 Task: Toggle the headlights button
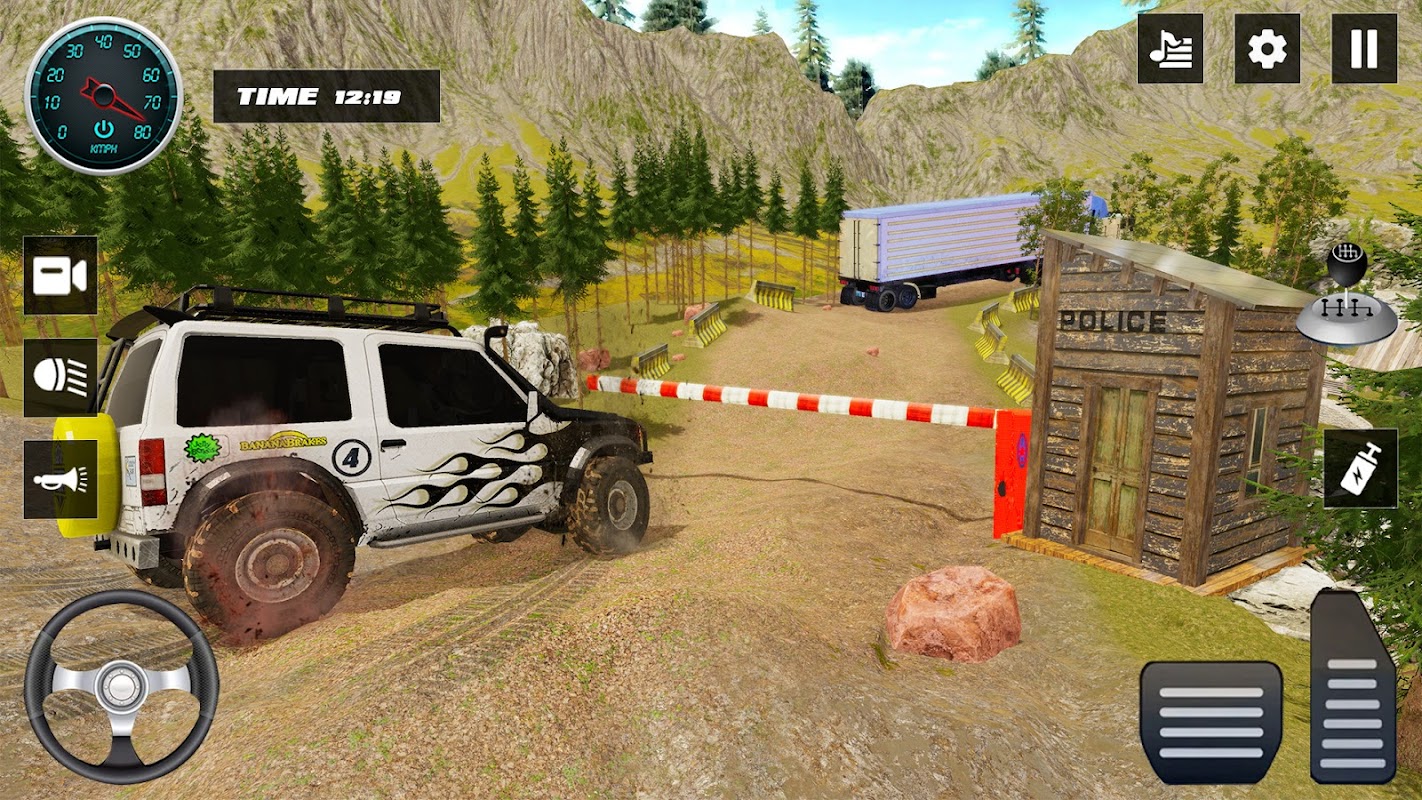click(x=60, y=377)
